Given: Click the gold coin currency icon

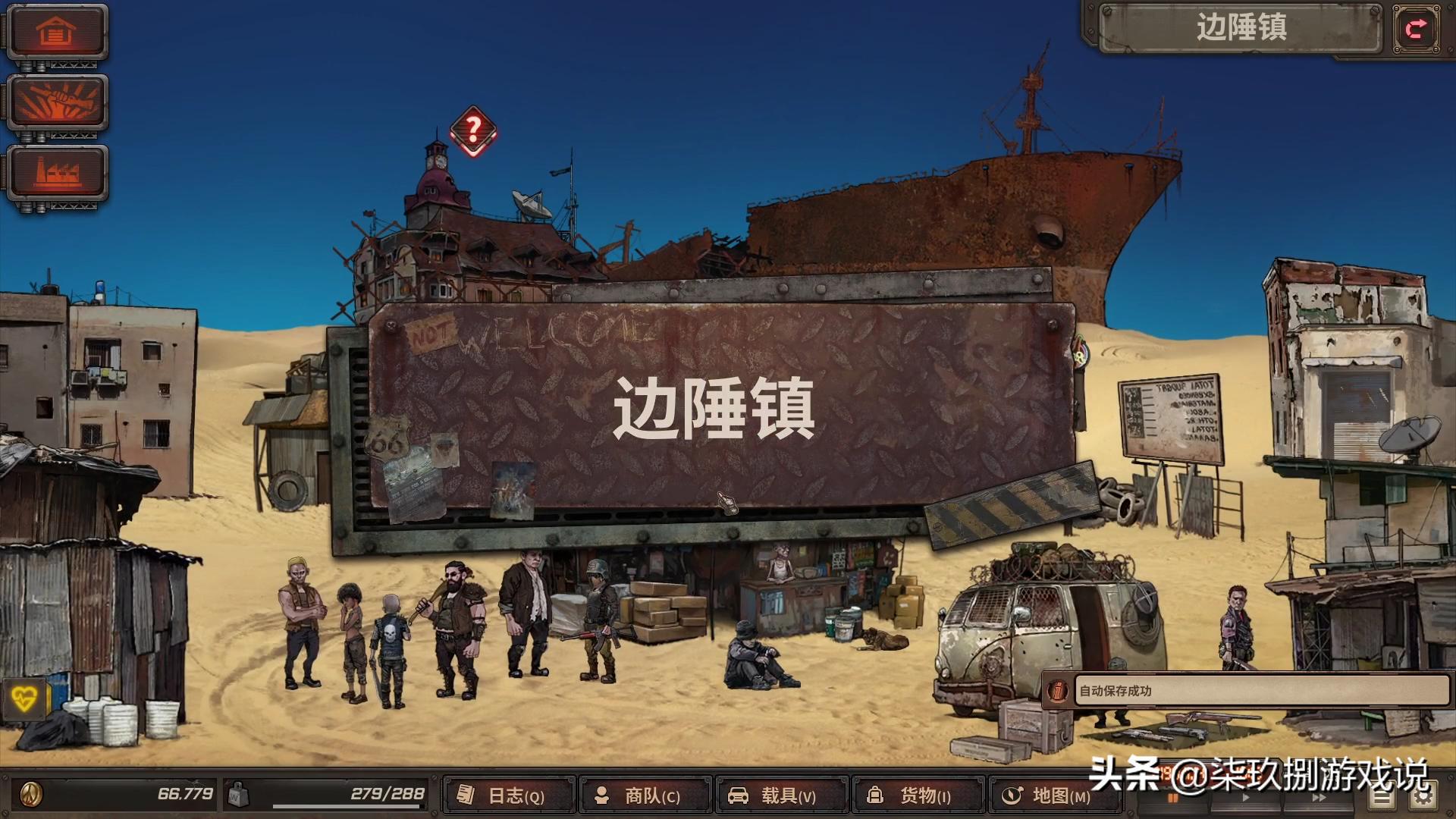Looking at the screenshot, I should coord(30,795).
